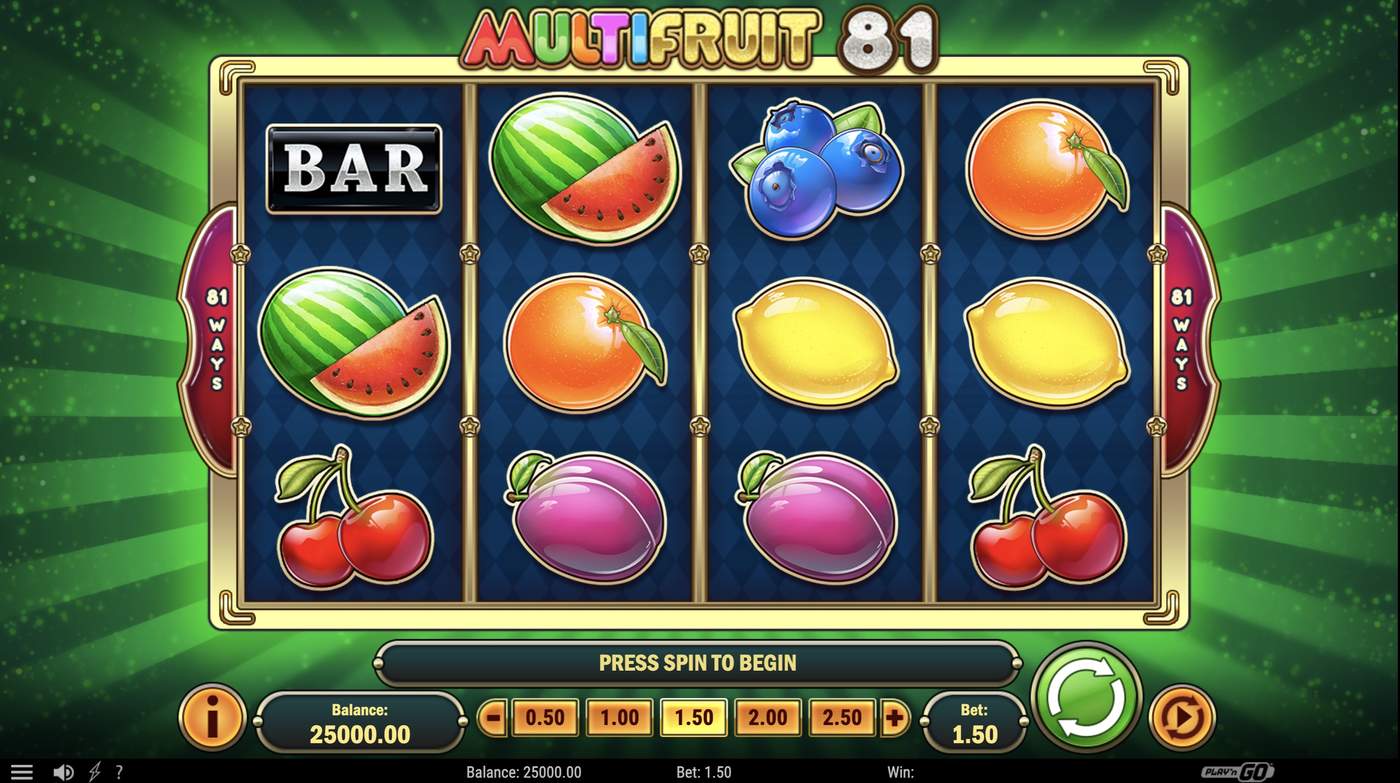Select the 1.50 bet value
Viewport: 1400px width, 783px height.
tap(695, 717)
